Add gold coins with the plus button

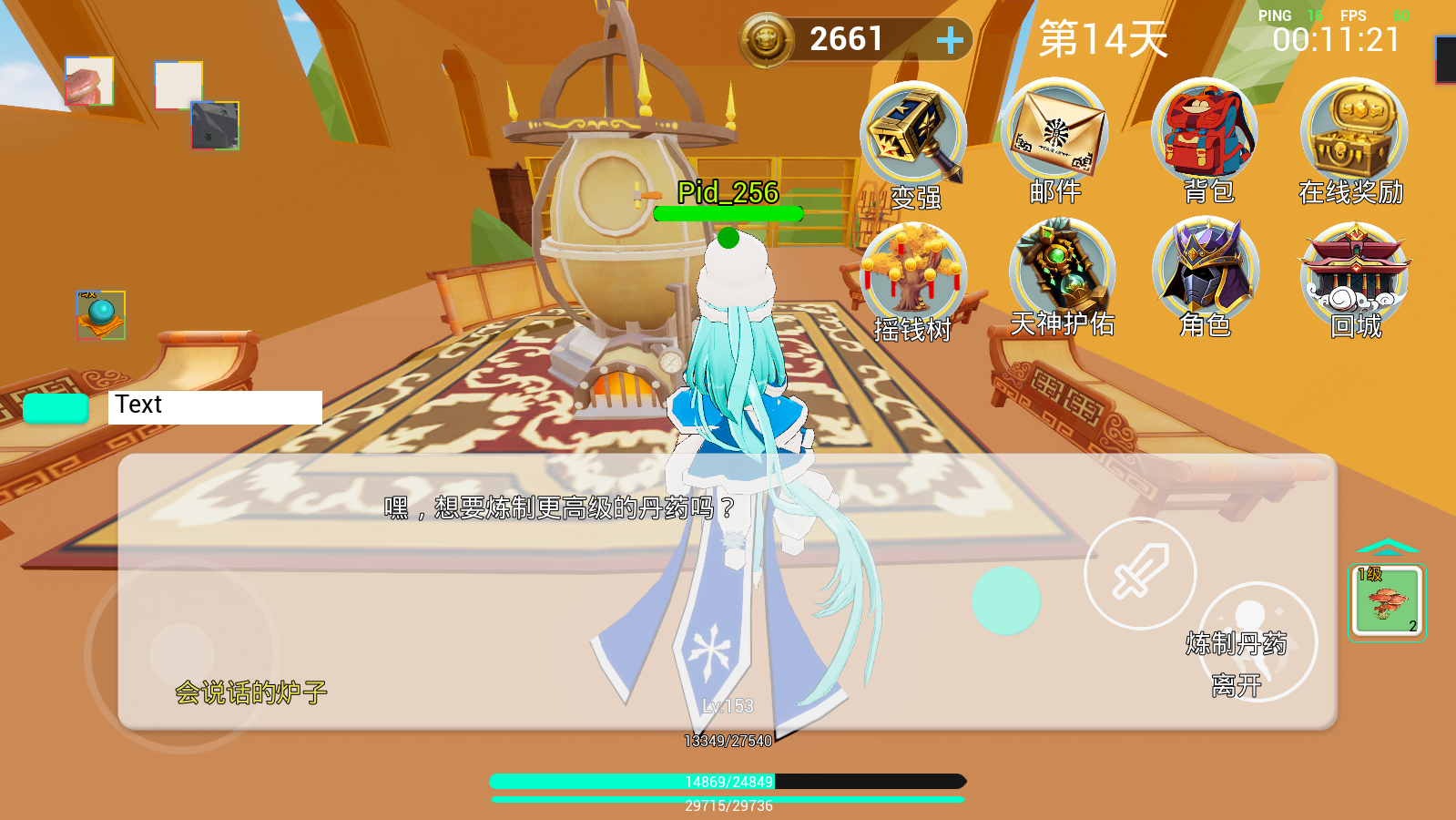point(950,39)
